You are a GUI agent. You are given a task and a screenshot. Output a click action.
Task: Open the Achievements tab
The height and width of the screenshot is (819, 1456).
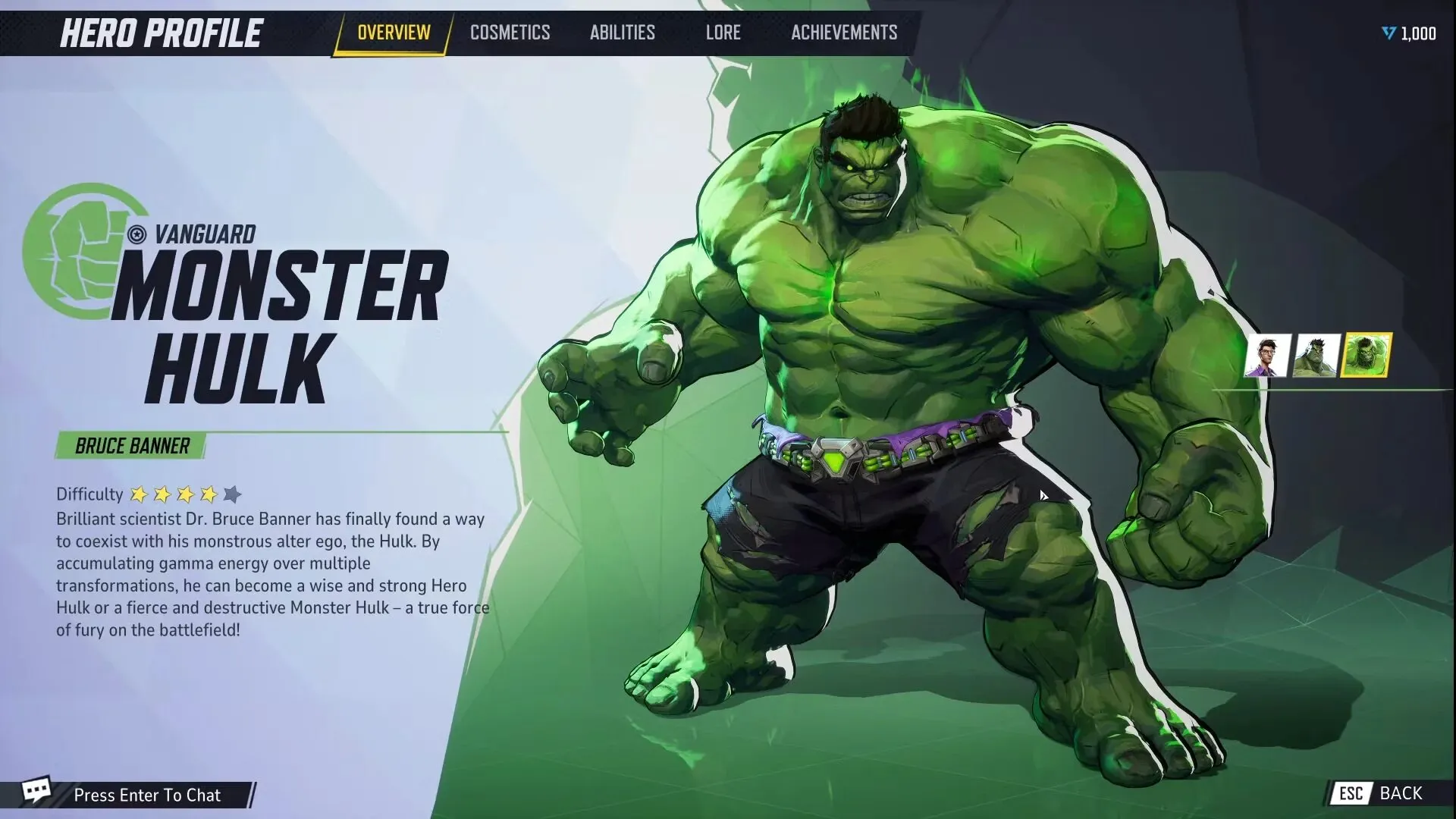click(x=843, y=32)
